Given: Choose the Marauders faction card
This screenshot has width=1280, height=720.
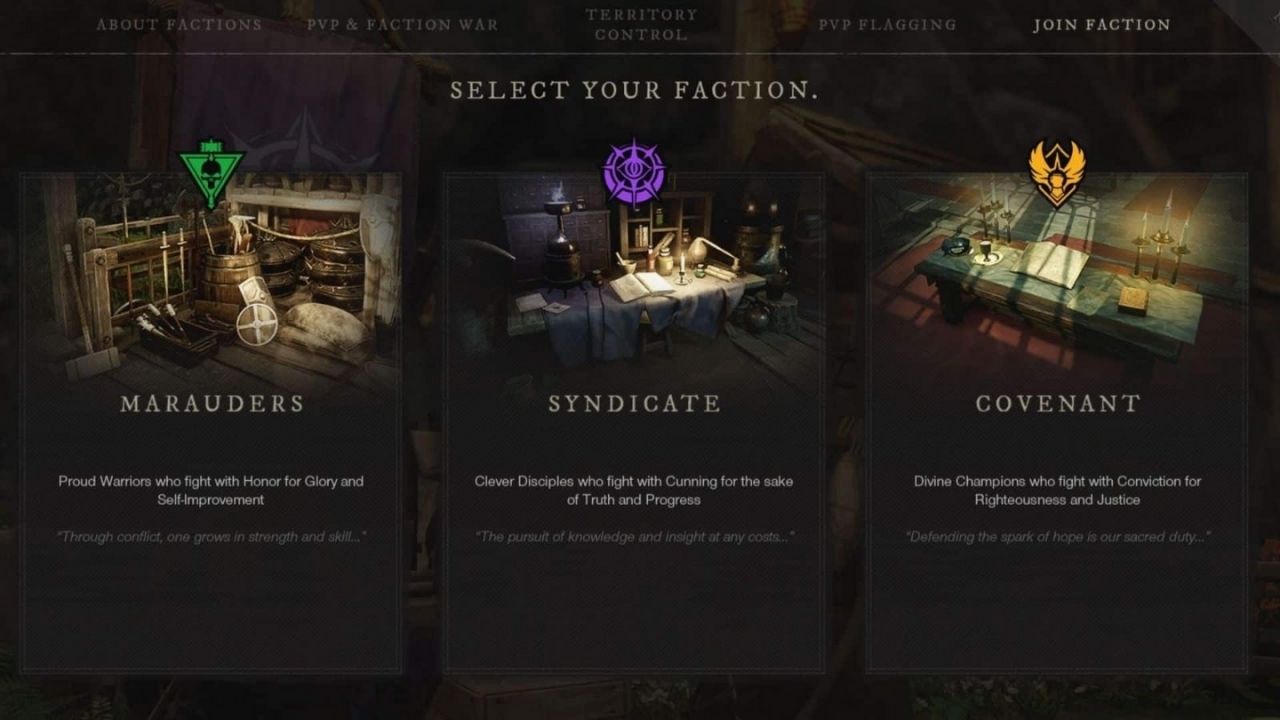Looking at the screenshot, I should click(211, 430).
